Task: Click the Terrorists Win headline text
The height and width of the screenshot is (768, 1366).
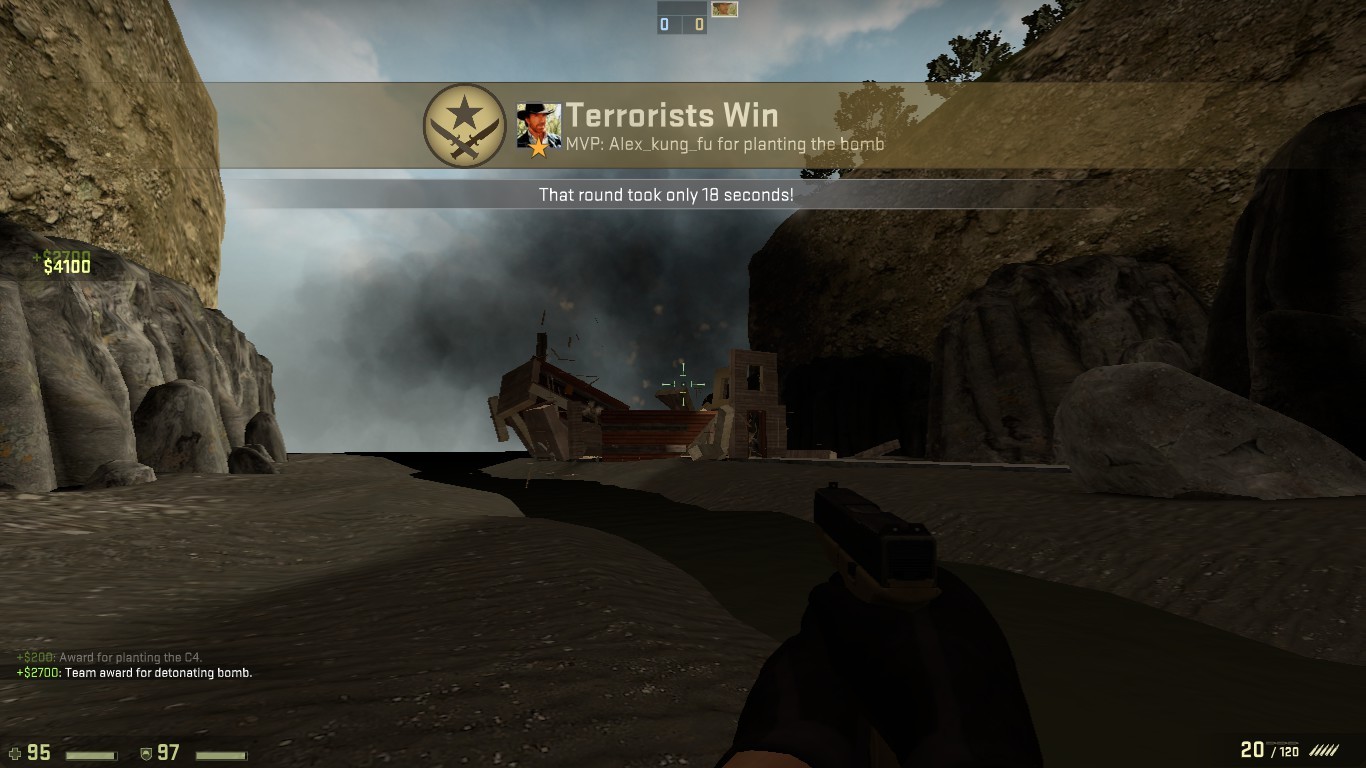Action: coord(672,115)
